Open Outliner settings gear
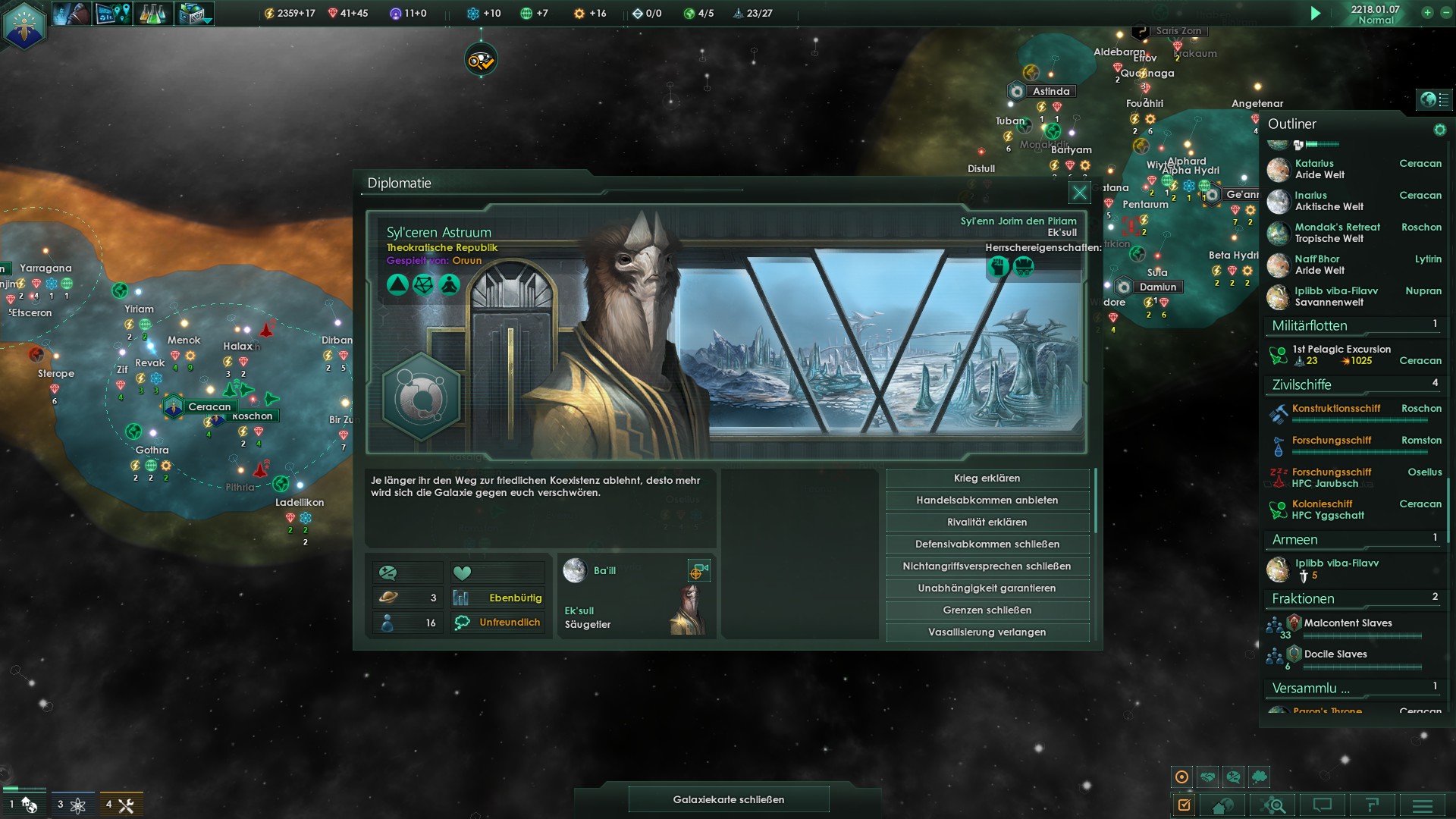This screenshot has width=1456, height=819. point(1439,130)
